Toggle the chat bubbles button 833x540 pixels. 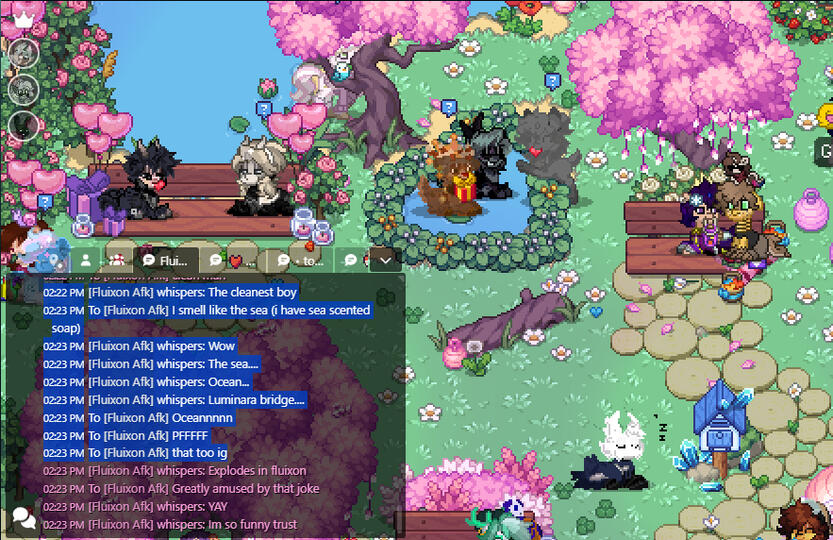tap(23, 518)
